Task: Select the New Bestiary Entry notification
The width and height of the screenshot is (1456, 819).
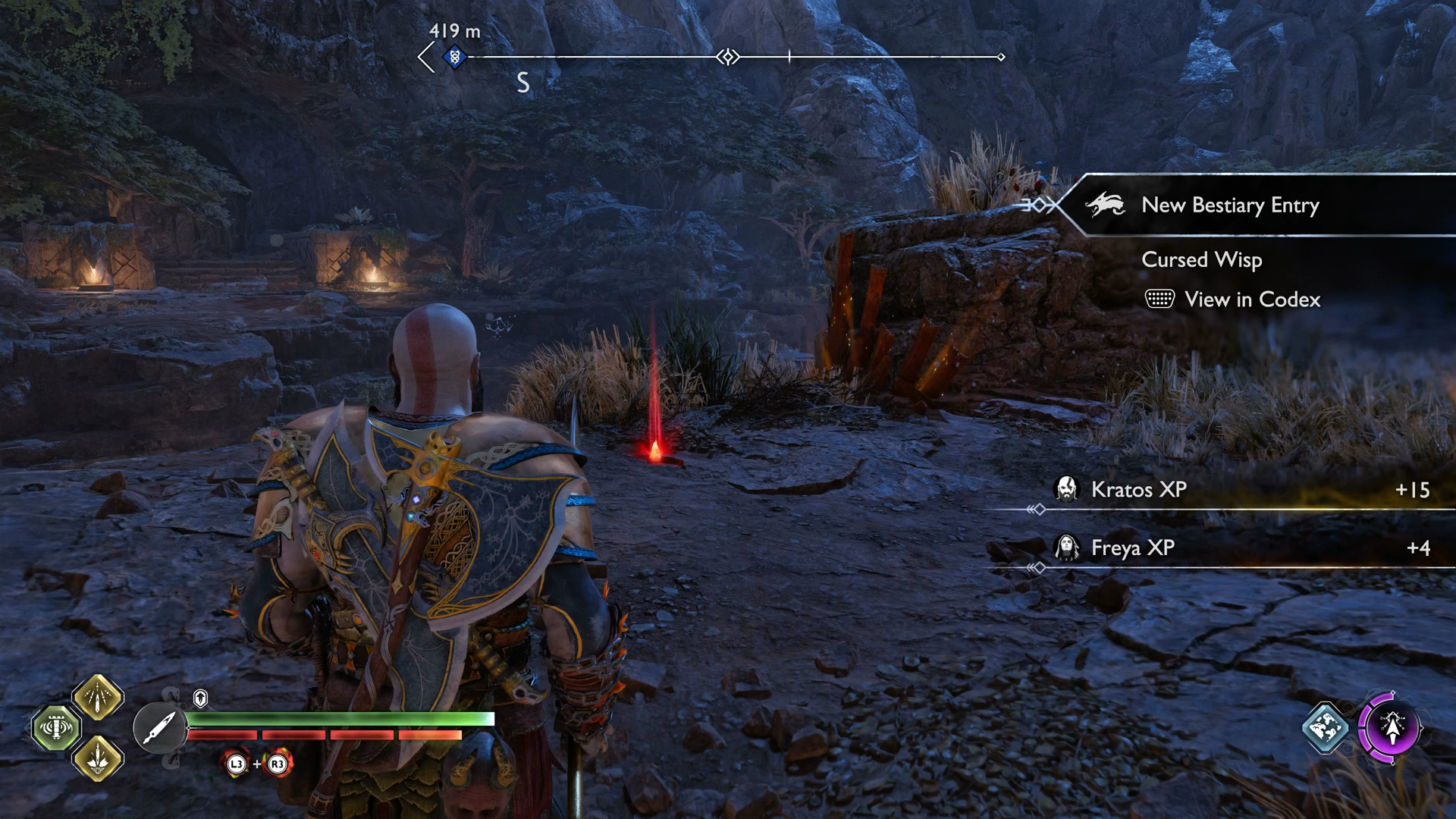Action: click(1229, 205)
